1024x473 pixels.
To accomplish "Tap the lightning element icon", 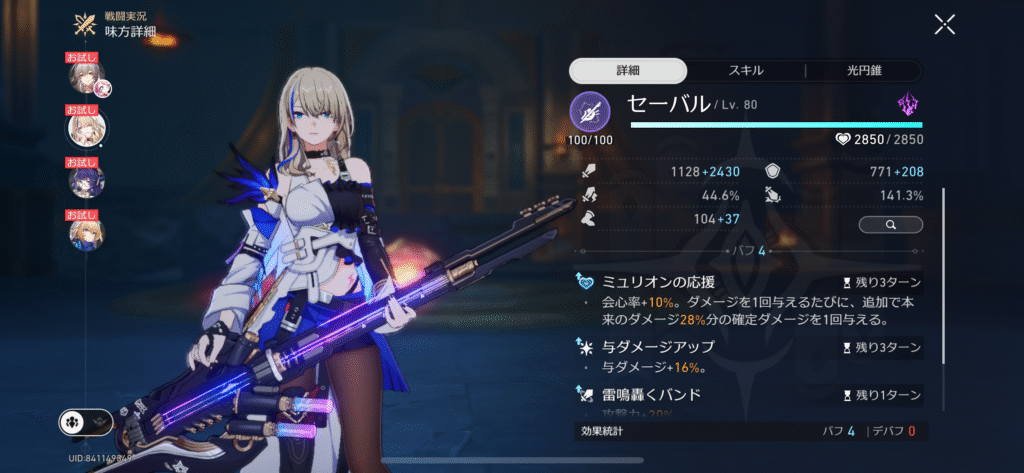I will click(908, 104).
